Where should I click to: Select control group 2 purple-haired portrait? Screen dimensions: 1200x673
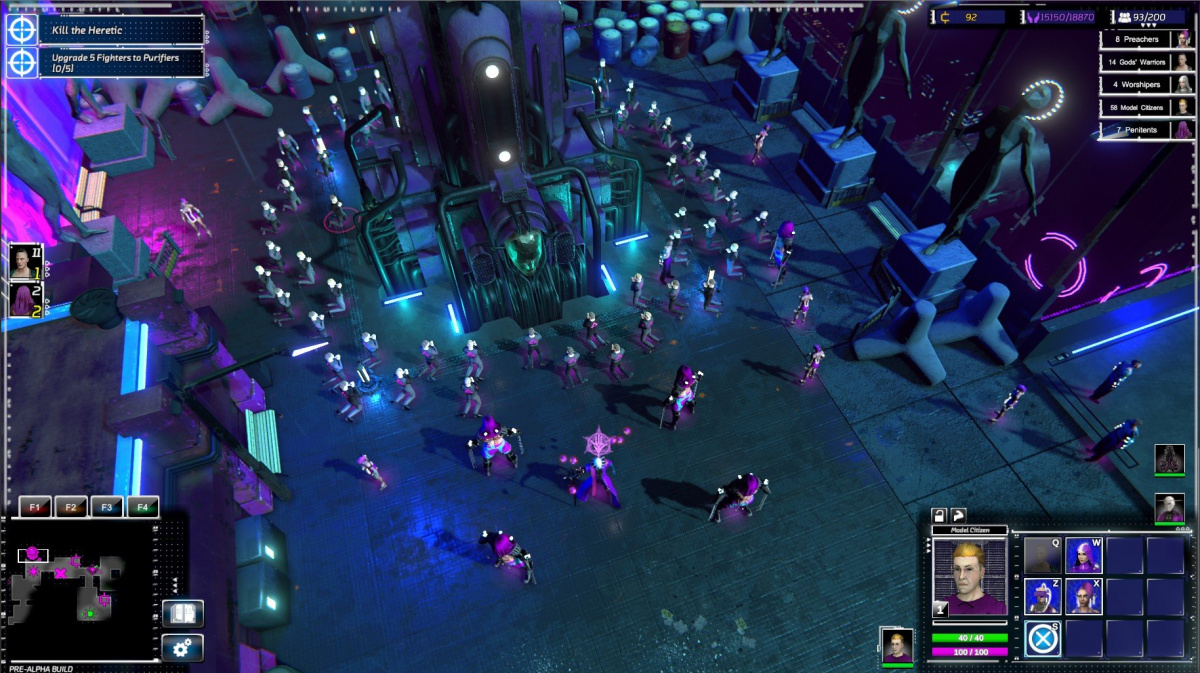pos(25,300)
